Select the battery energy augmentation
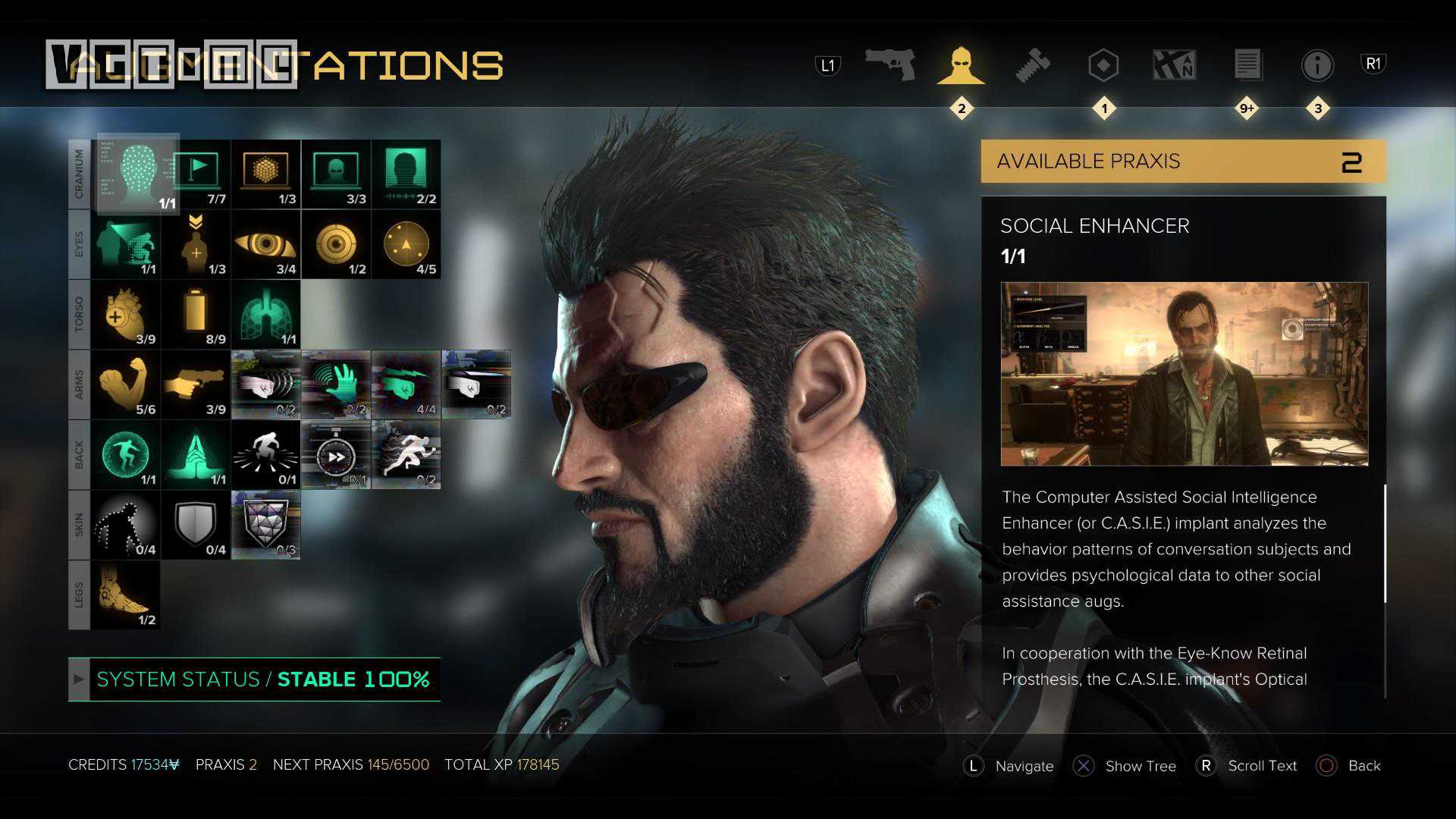Viewport: 1456px width, 819px height. pyautogui.click(x=196, y=314)
